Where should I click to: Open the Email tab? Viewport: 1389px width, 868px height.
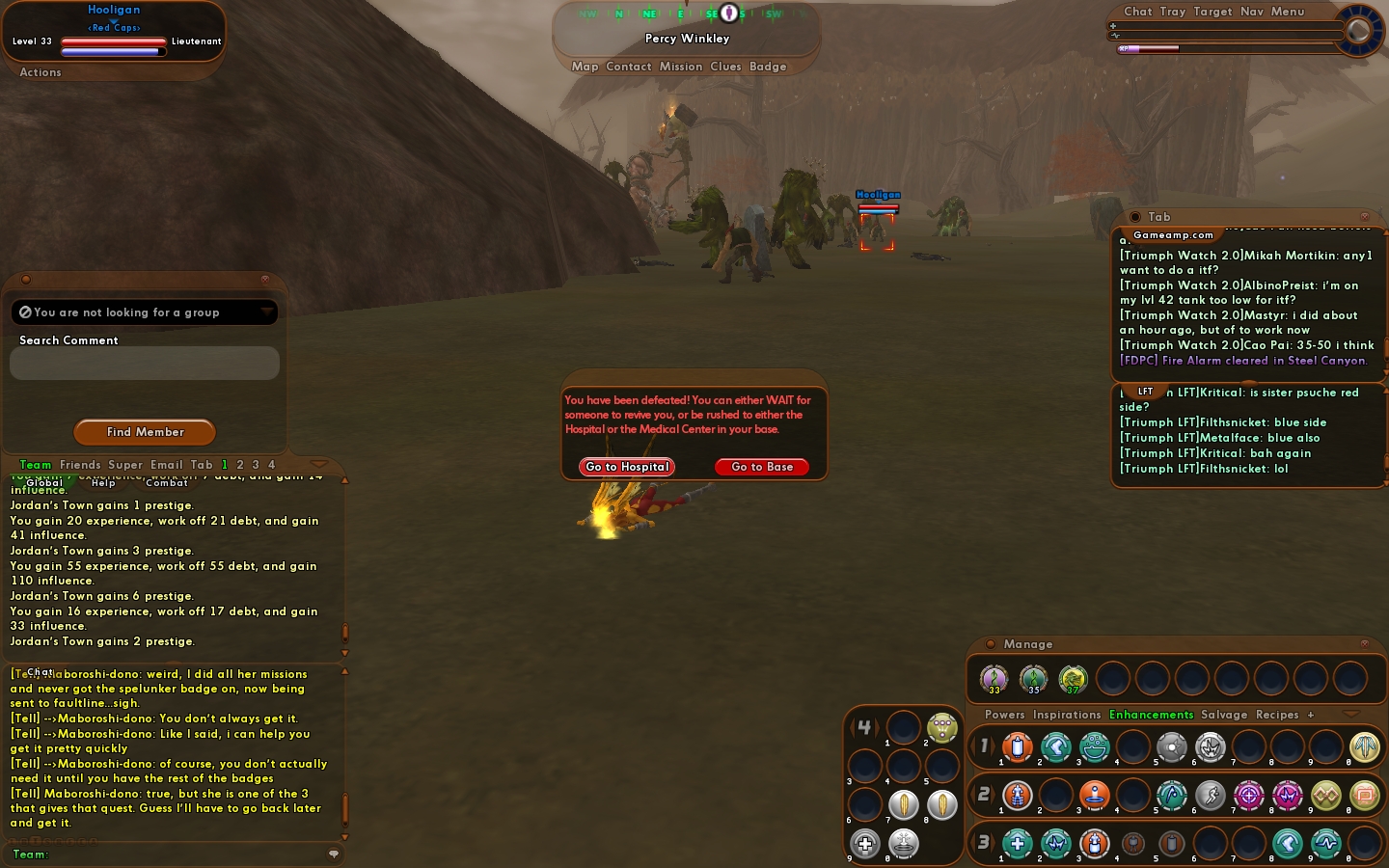(166, 465)
